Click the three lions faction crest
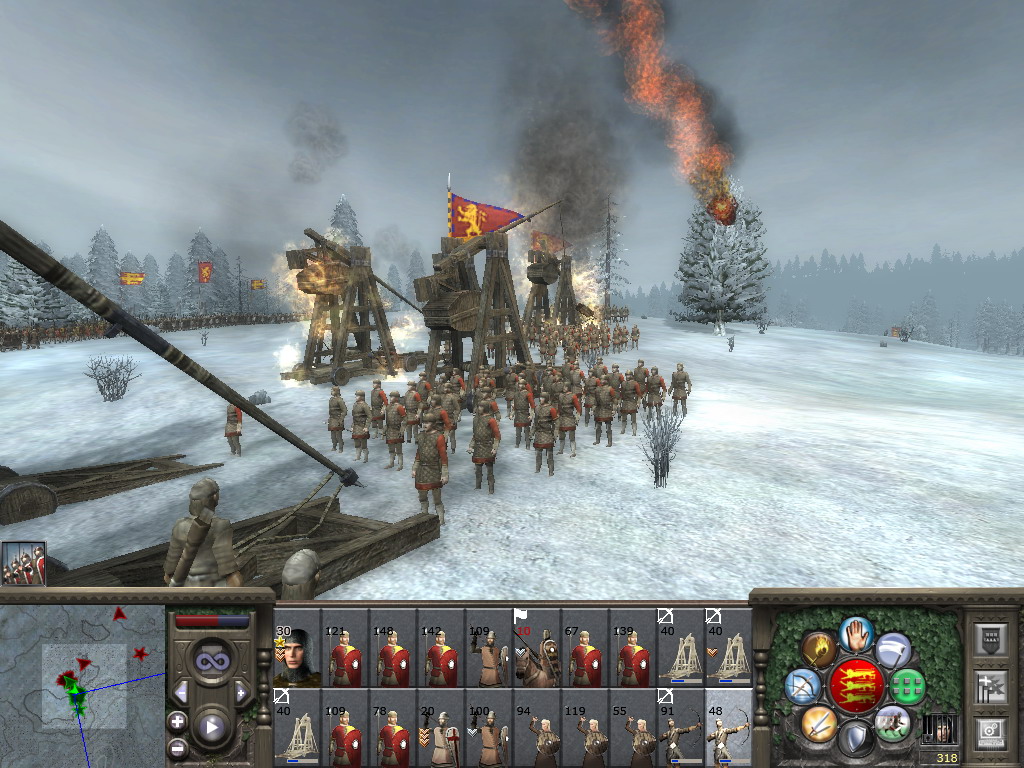Viewport: 1024px width, 768px height. (x=856, y=686)
